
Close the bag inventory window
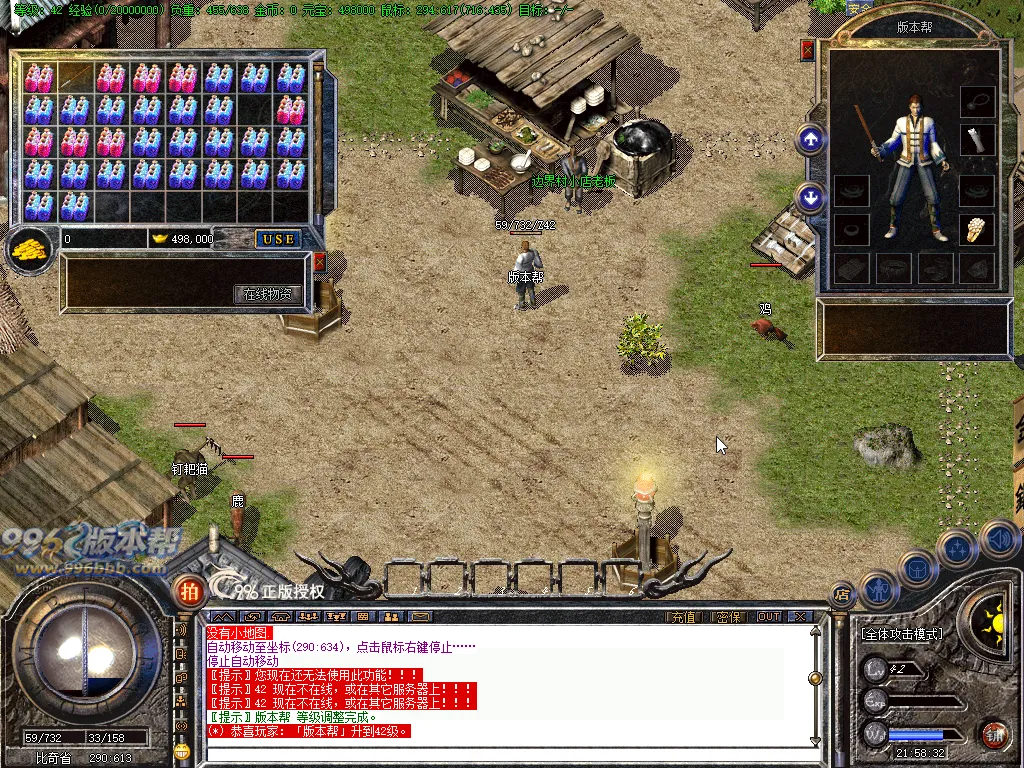point(319,262)
